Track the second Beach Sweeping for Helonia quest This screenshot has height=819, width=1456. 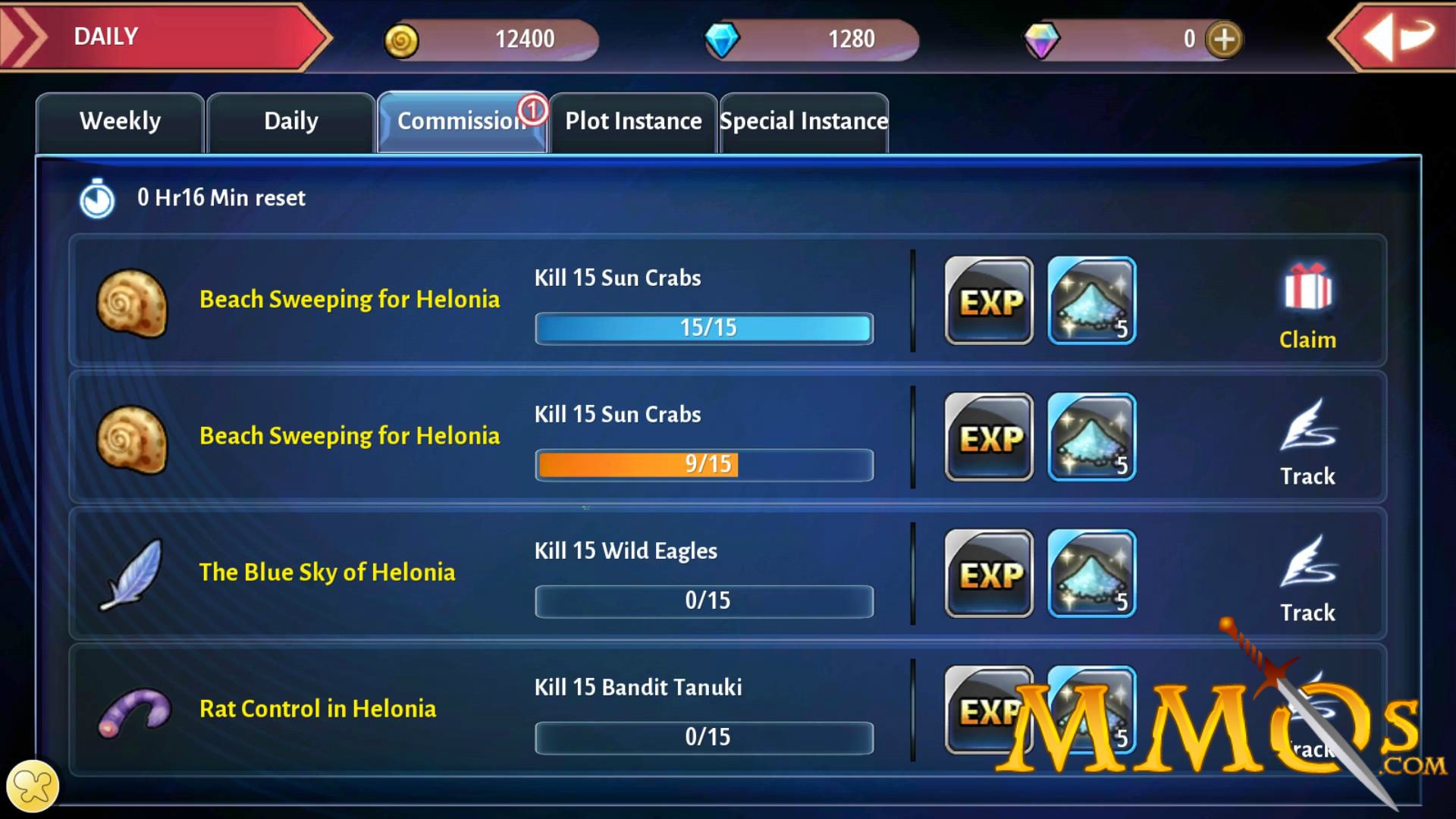tap(1306, 447)
